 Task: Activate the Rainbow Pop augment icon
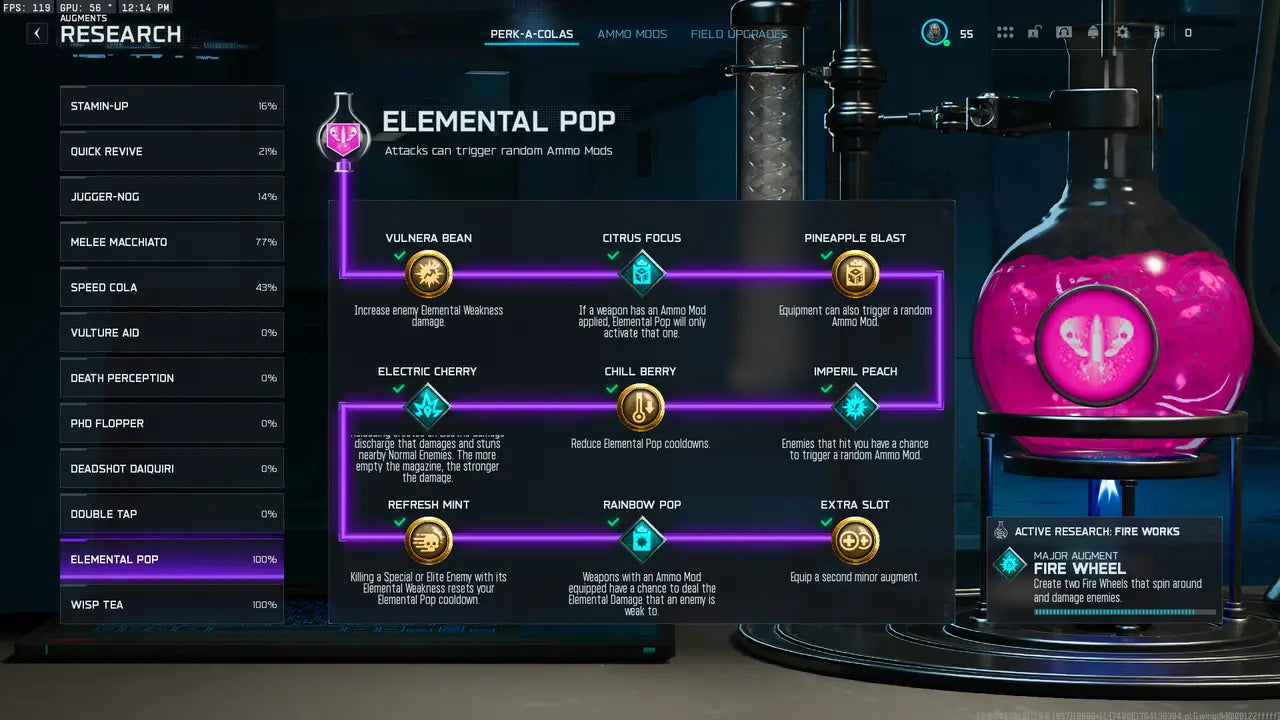(642, 541)
